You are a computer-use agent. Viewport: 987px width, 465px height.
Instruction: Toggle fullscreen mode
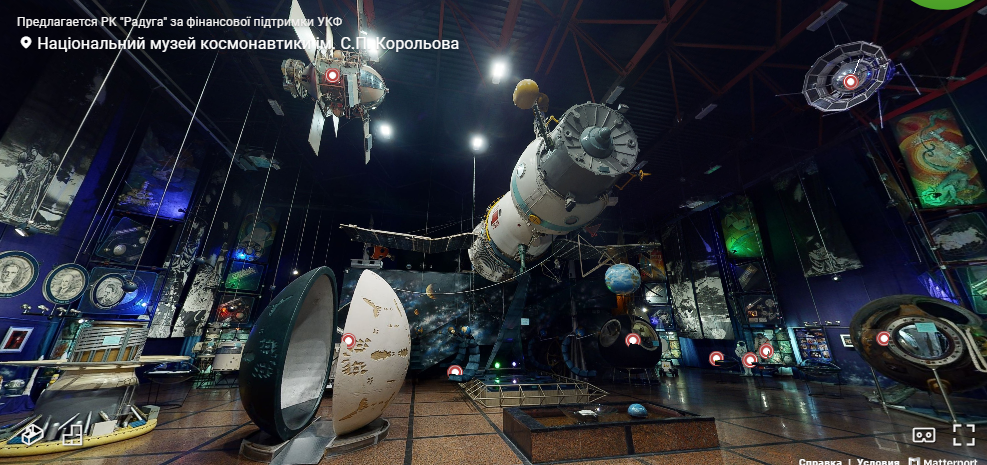963,435
